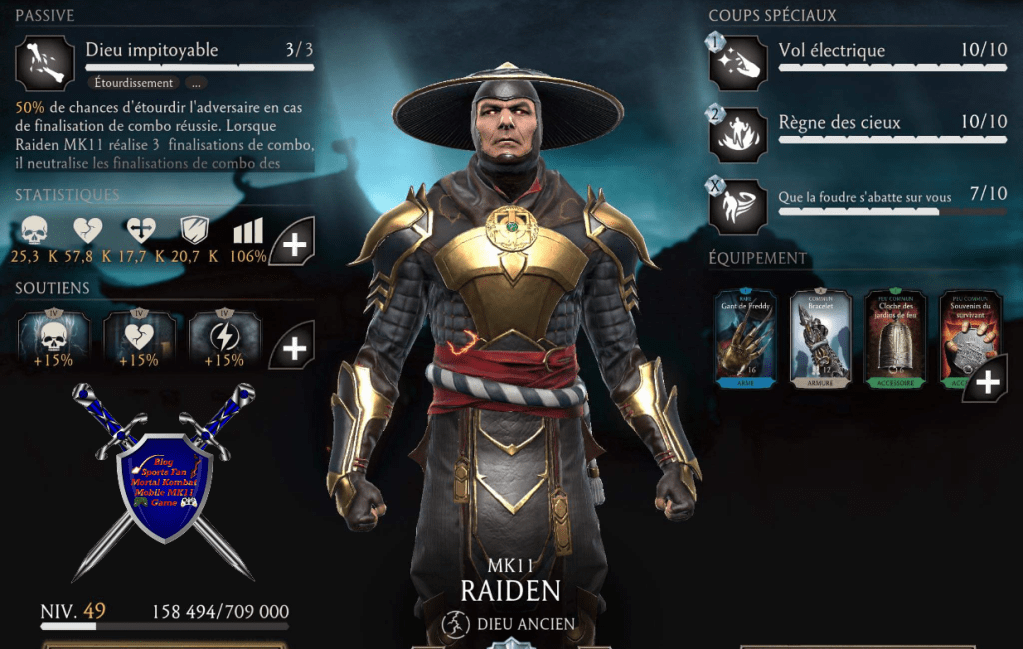
Task: Tap the ellipsis tag beside Étourdissement
Action: pyautogui.click(x=194, y=83)
